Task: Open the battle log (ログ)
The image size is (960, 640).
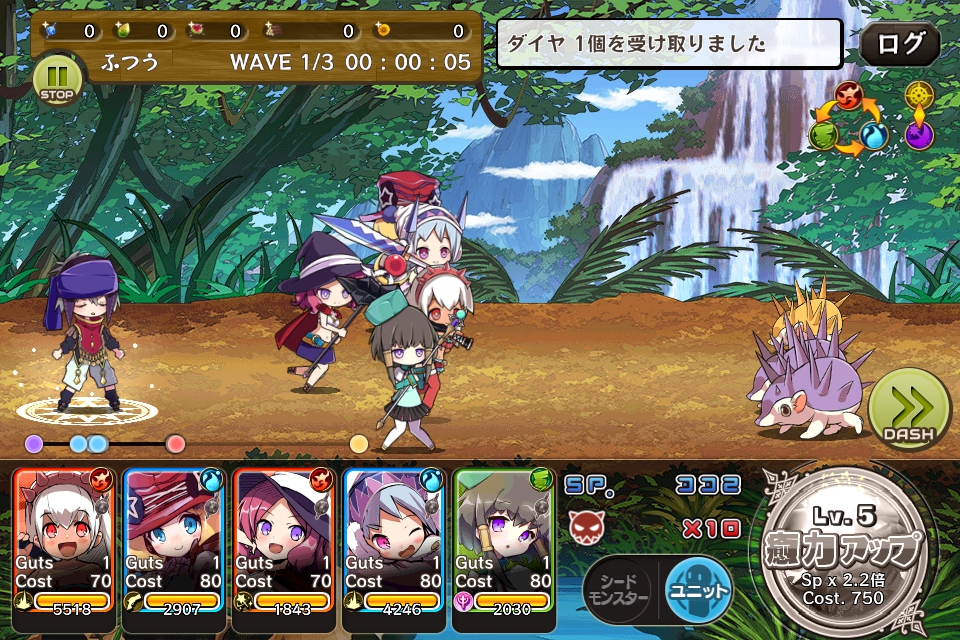Action: click(900, 45)
